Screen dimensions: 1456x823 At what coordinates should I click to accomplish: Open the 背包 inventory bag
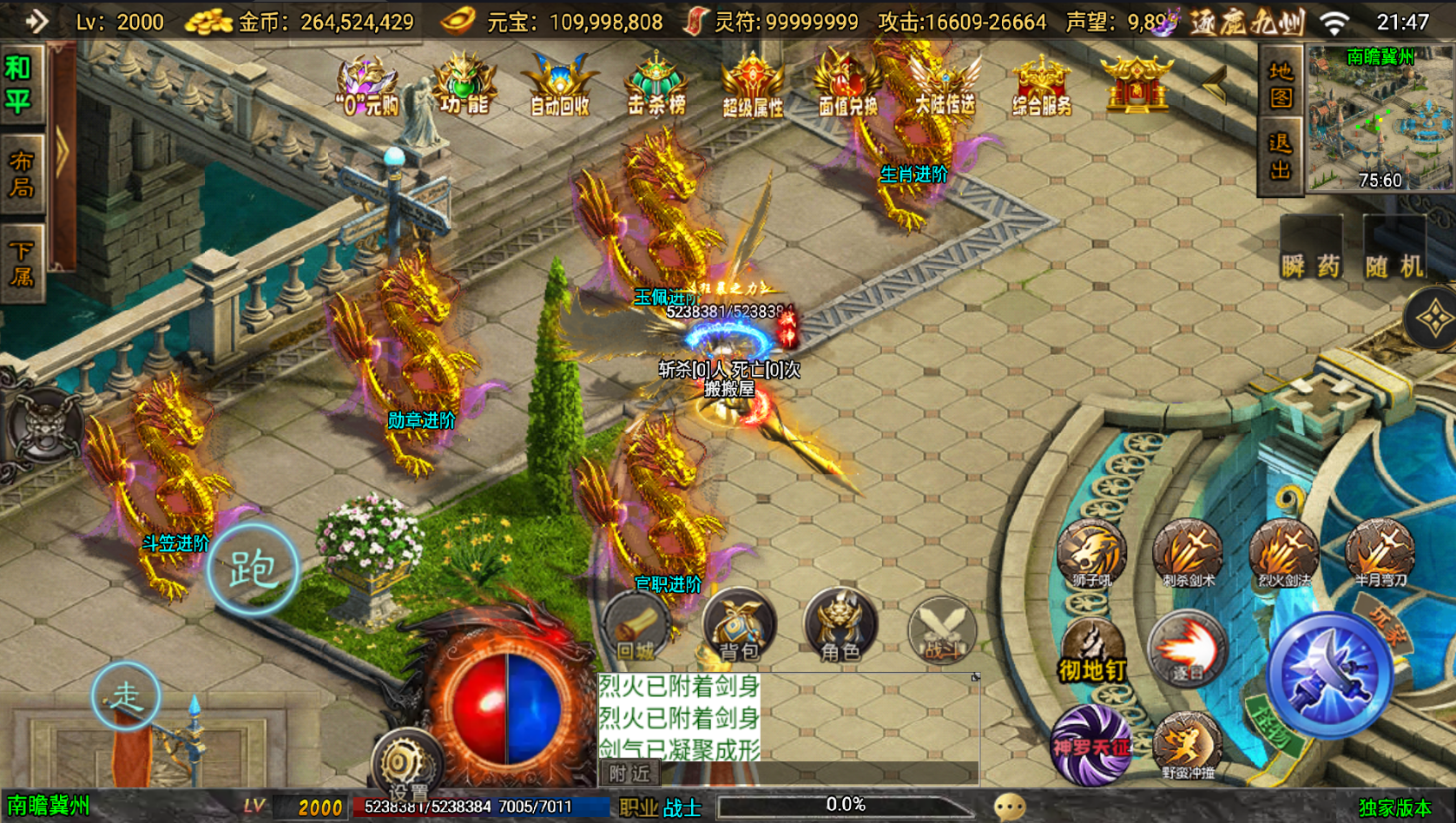[x=739, y=625]
